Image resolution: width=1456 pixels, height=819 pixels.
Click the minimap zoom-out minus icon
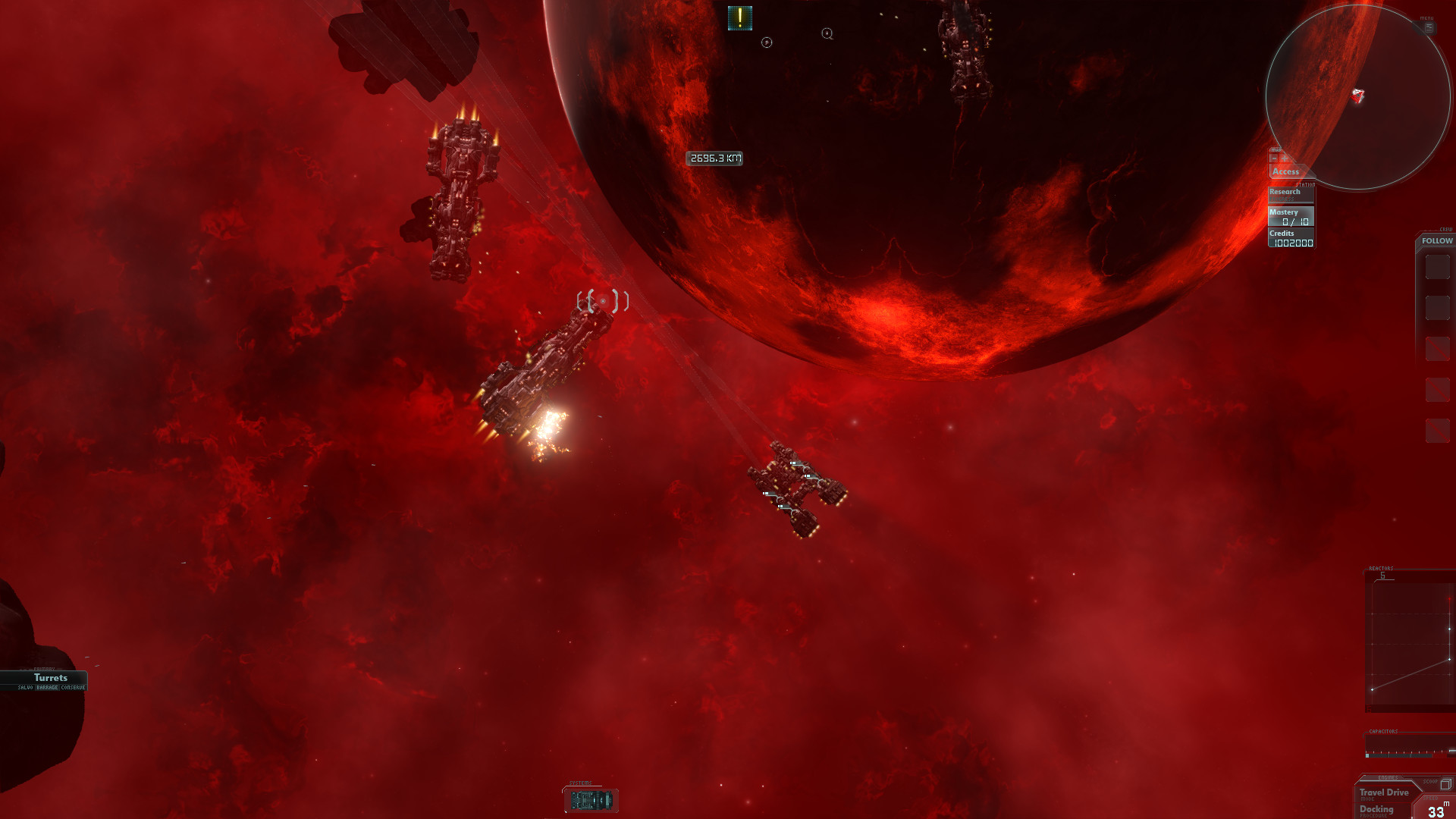(x=1274, y=158)
